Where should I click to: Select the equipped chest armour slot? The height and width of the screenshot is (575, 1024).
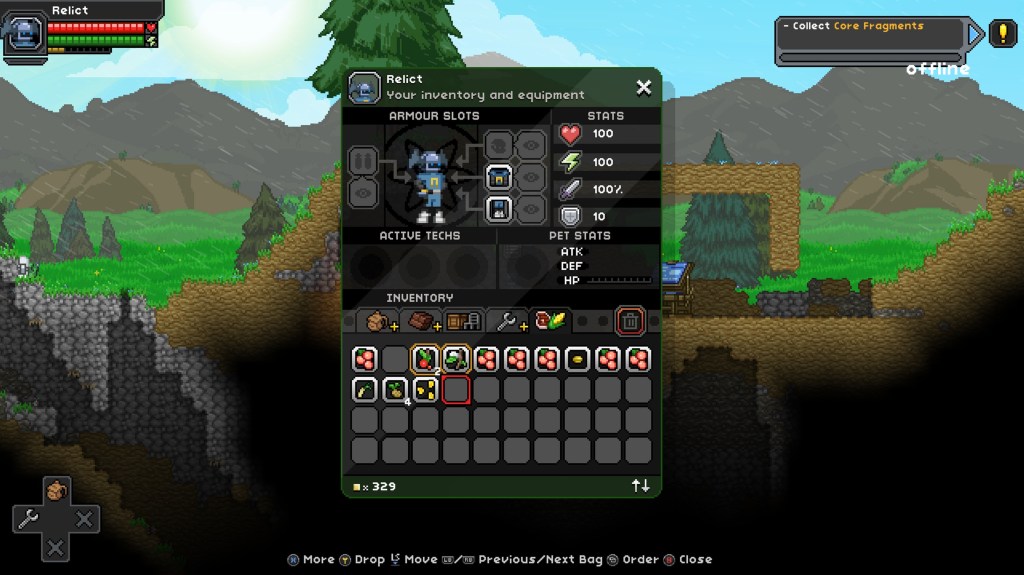pyautogui.click(x=499, y=178)
